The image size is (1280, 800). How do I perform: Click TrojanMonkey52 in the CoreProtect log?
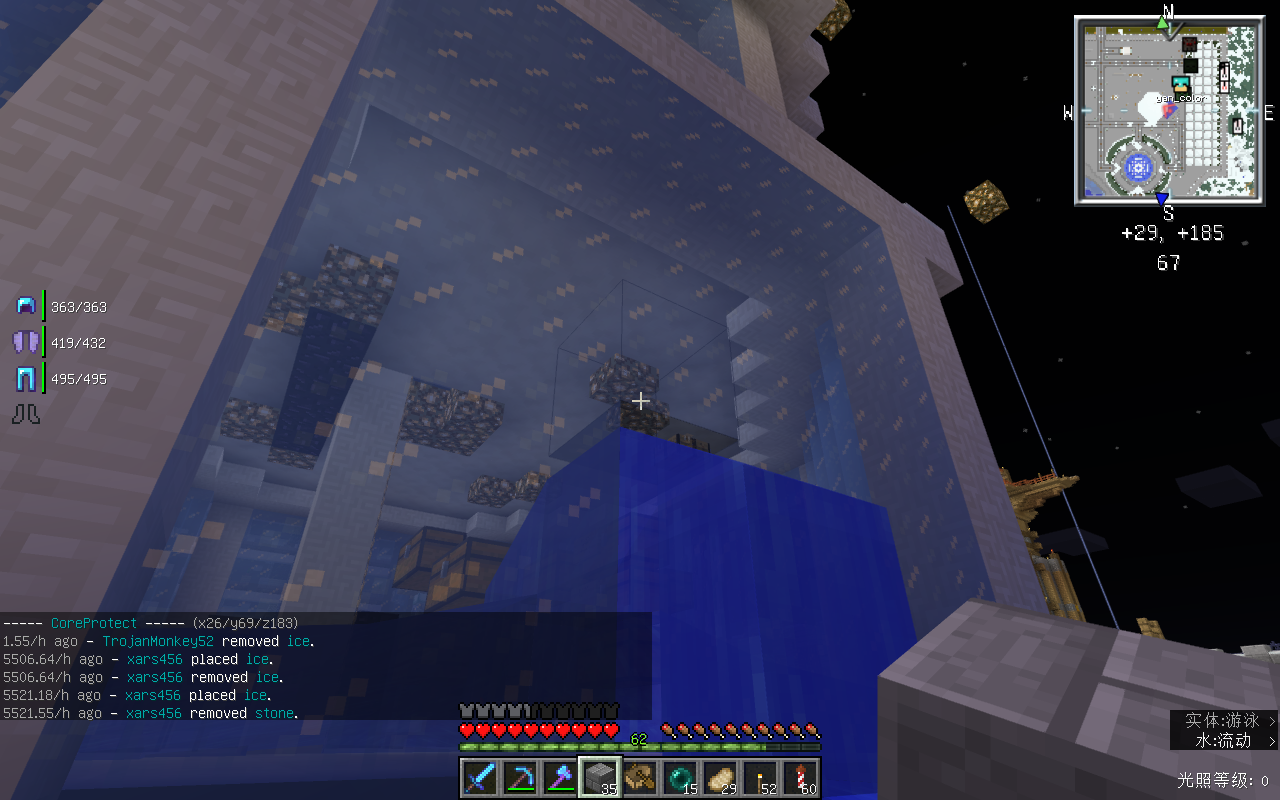pyautogui.click(x=159, y=641)
